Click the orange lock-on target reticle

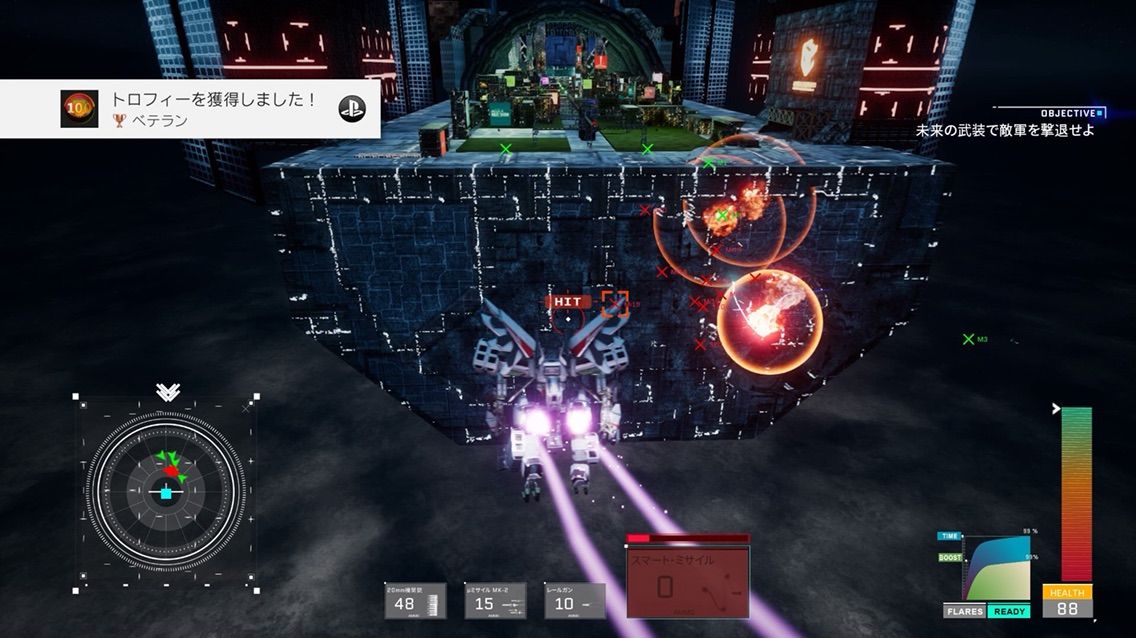614,302
